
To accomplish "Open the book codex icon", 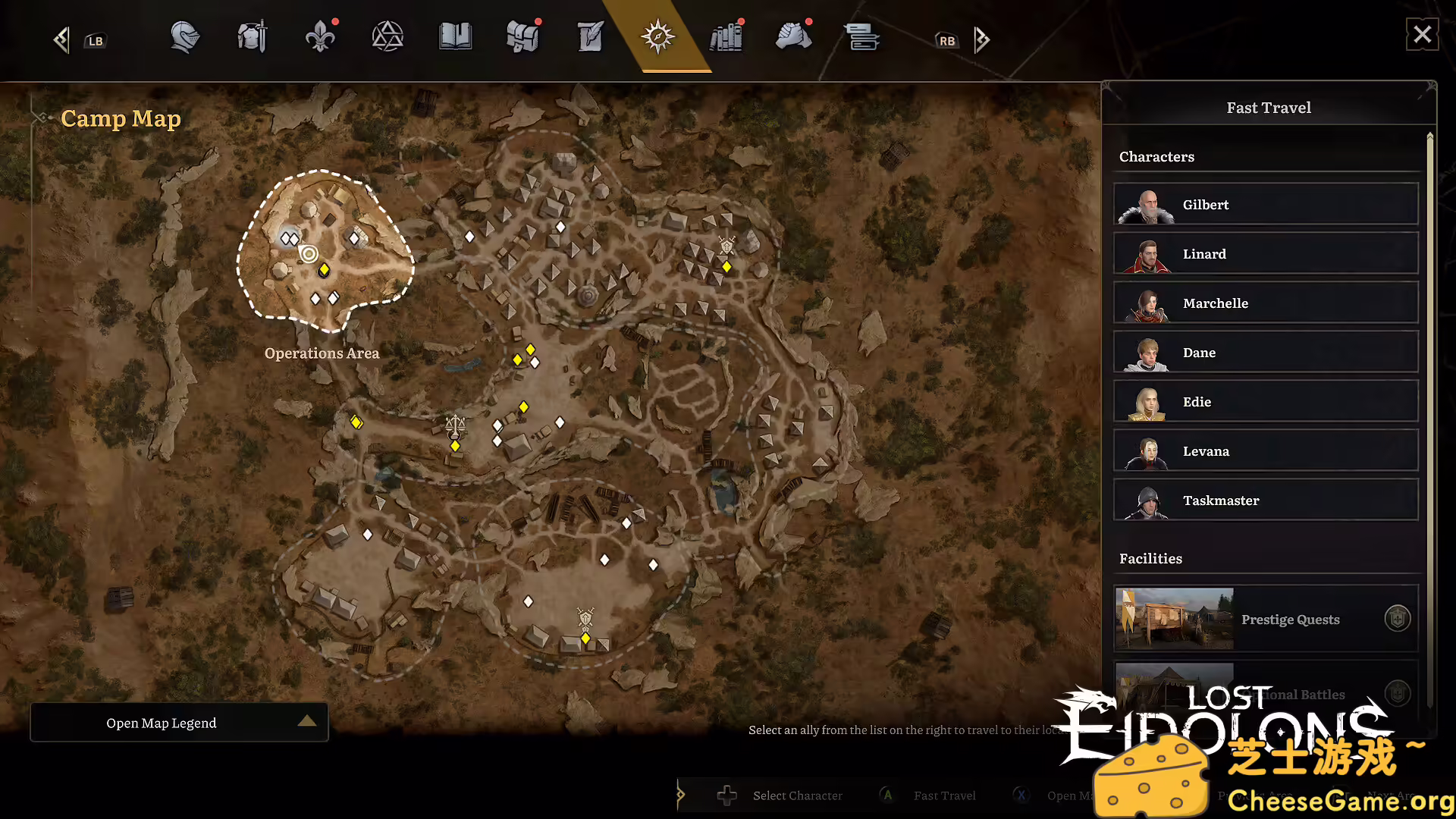I will point(456,36).
